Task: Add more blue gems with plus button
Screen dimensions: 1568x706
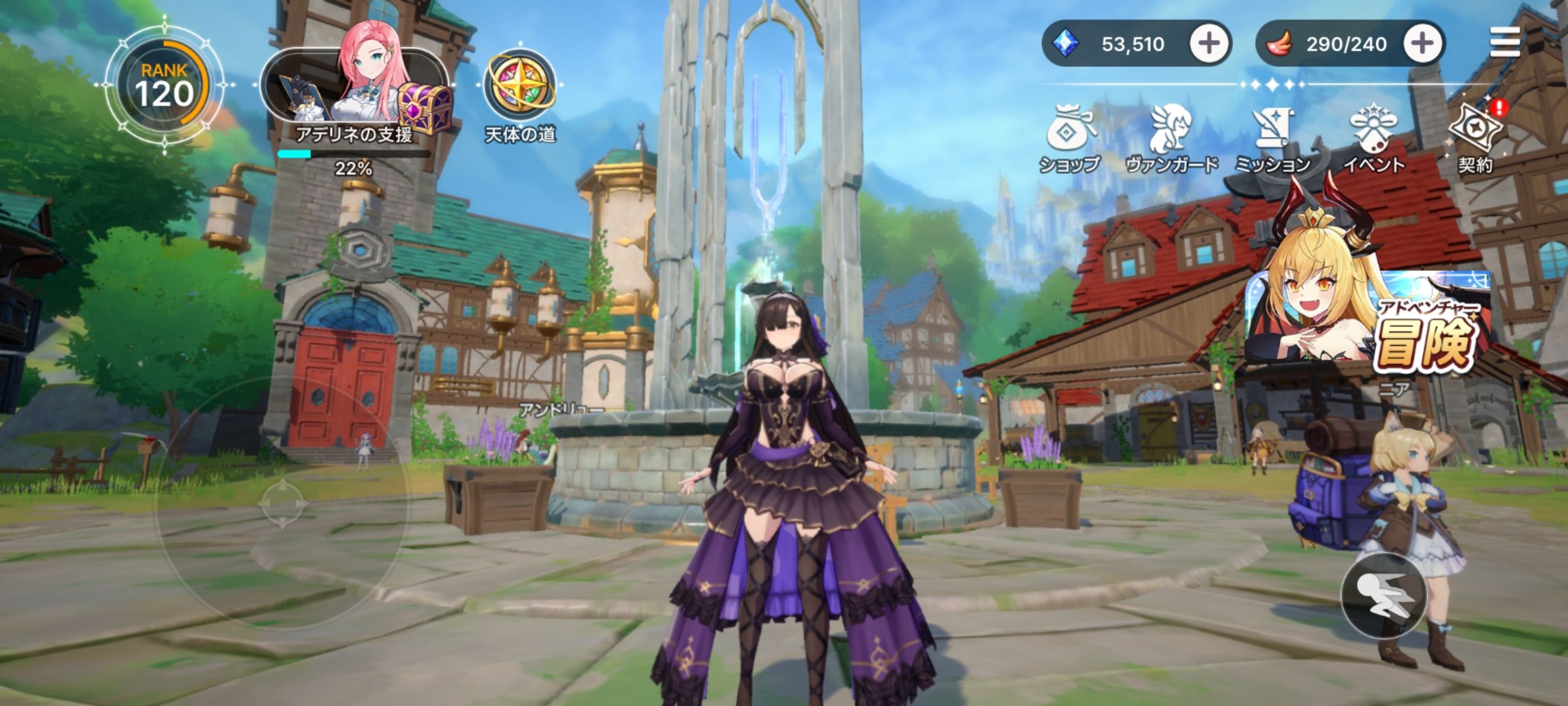Action: (1208, 44)
